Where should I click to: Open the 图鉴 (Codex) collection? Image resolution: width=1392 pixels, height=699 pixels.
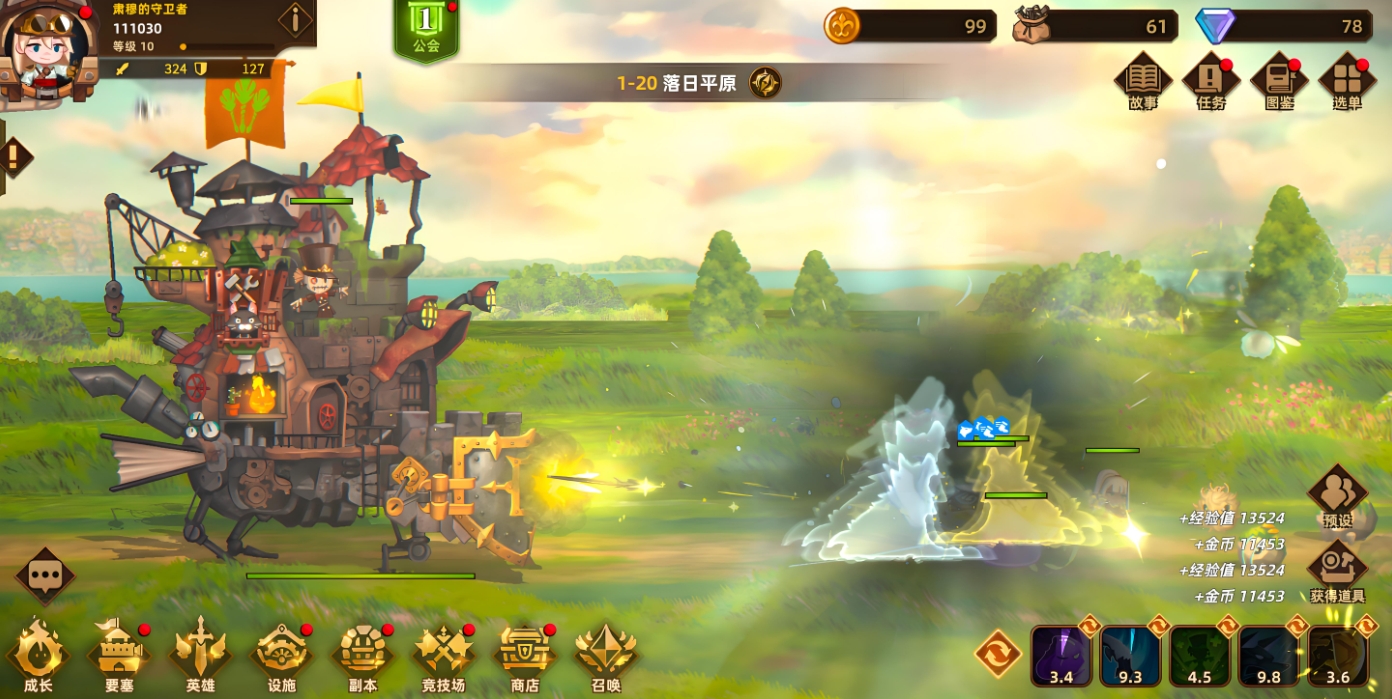tap(1279, 78)
